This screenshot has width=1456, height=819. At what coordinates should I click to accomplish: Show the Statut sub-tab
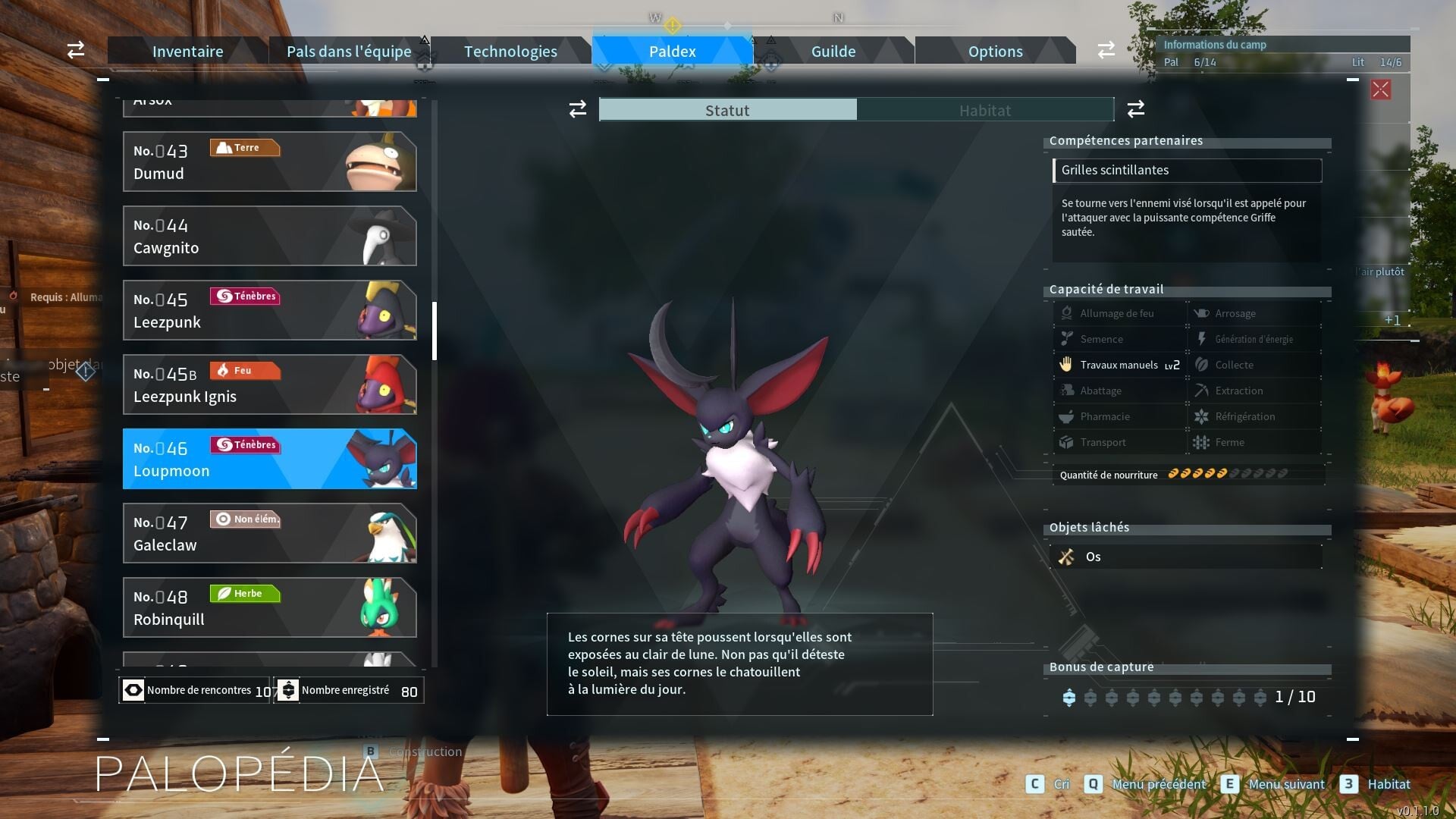pos(727,110)
